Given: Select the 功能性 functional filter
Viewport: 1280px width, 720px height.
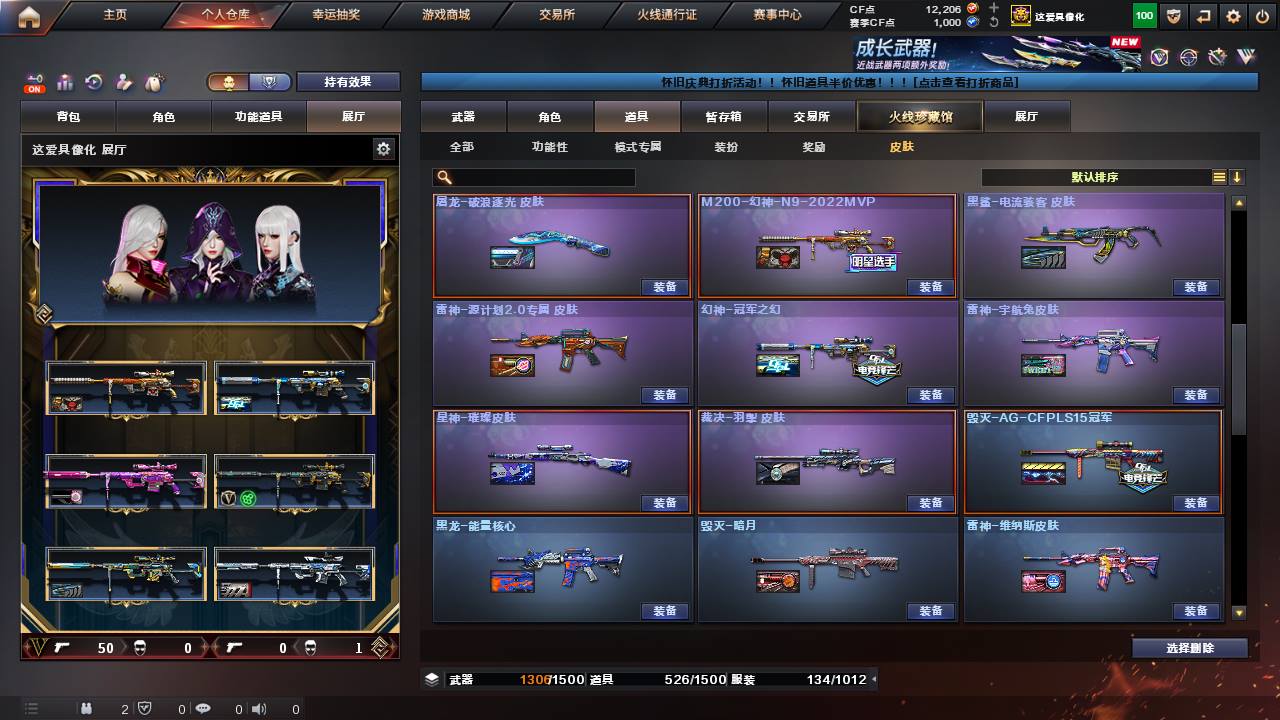Looking at the screenshot, I should click(x=549, y=147).
